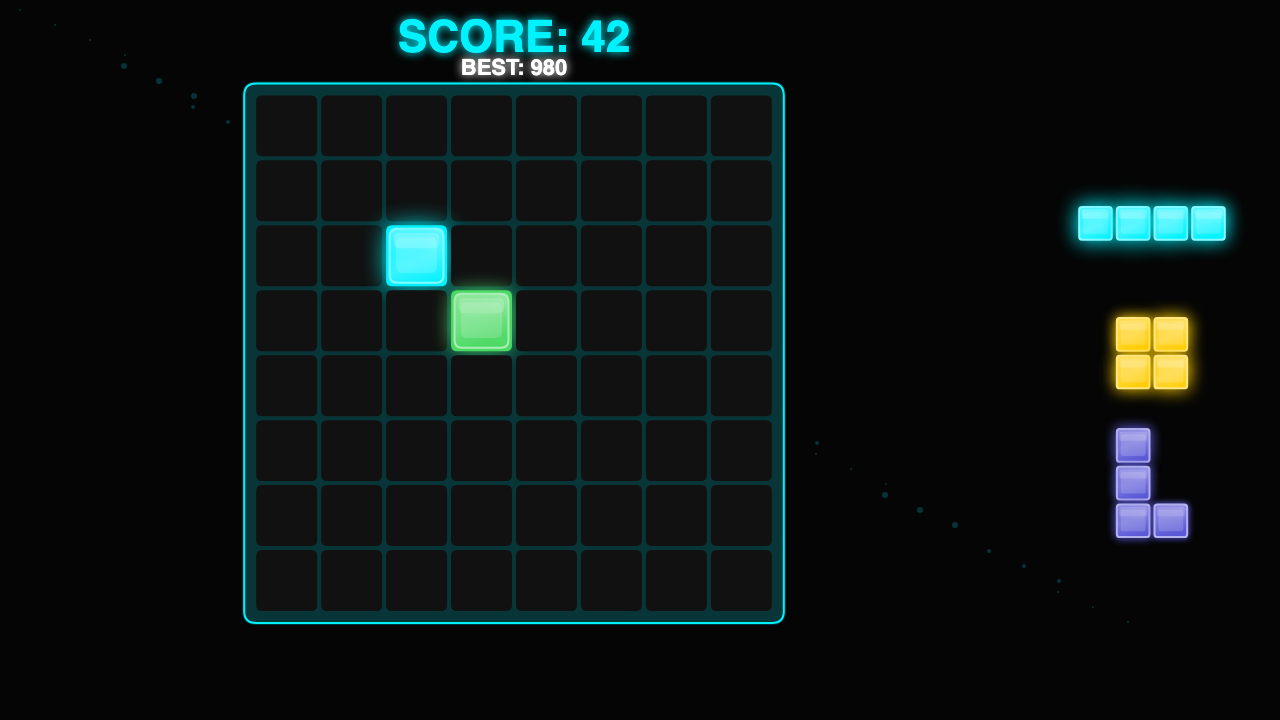Click the green block on the grid
Image resolution: width=1280 pixels, height=720 pixels.
pos(481,321)
